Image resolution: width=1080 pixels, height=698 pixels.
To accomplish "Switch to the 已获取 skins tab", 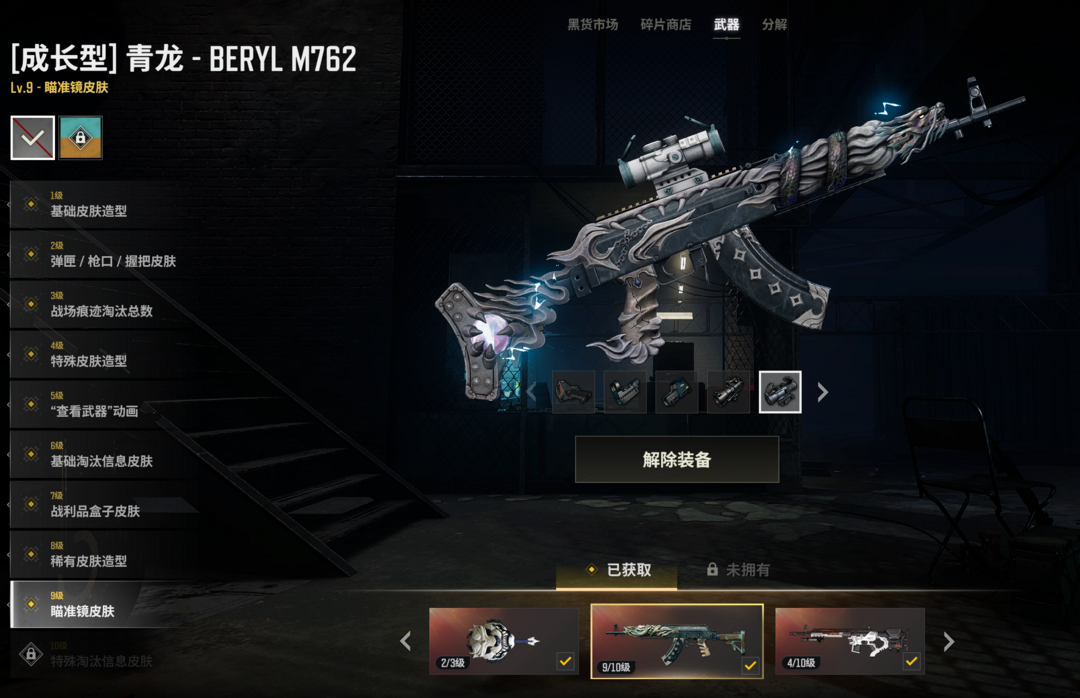I will (x=619, y=570).
